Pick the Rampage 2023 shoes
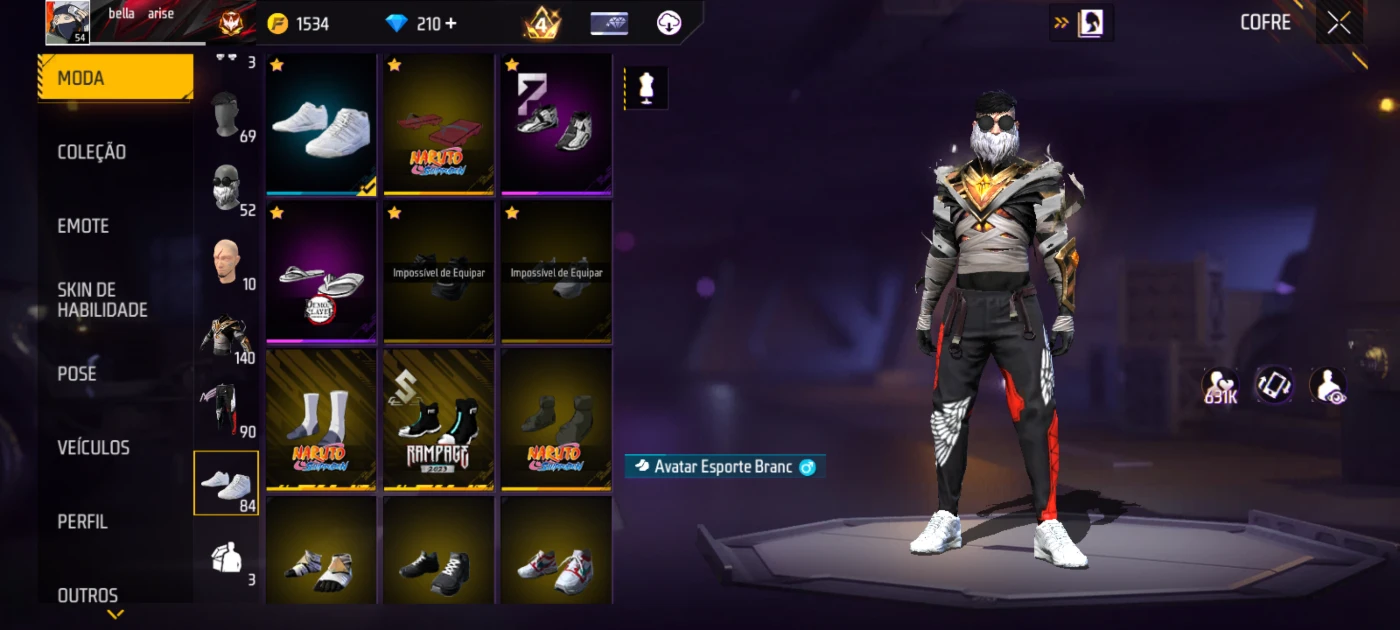The image size is (1400, 630). (x=438, y=419)
